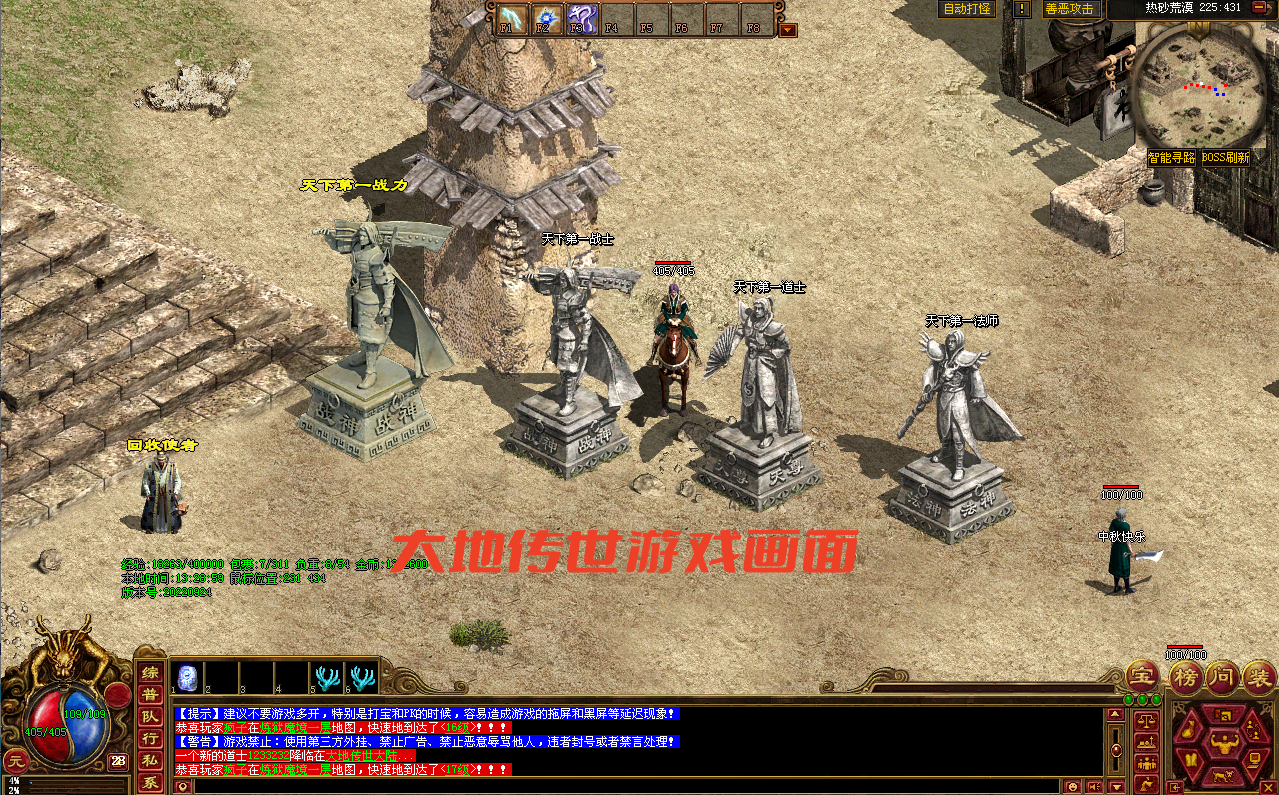This screenshot has width=1279, height=795.
Task: Use the glowing stone in slot 1
Action: click(x=187, y=677)
